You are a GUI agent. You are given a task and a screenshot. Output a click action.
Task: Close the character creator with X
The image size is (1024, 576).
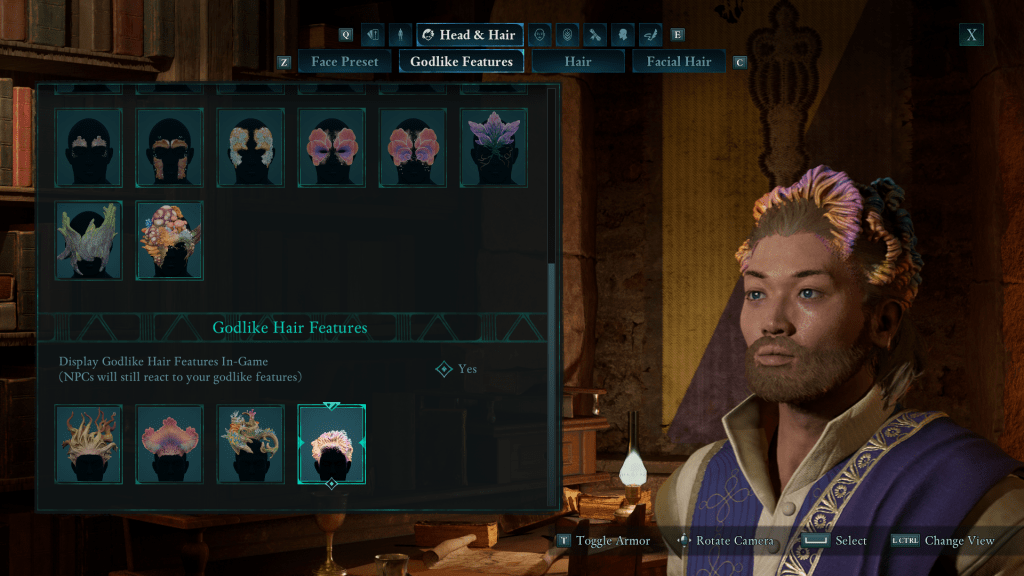pyautogui.click(x=971, y=35)
